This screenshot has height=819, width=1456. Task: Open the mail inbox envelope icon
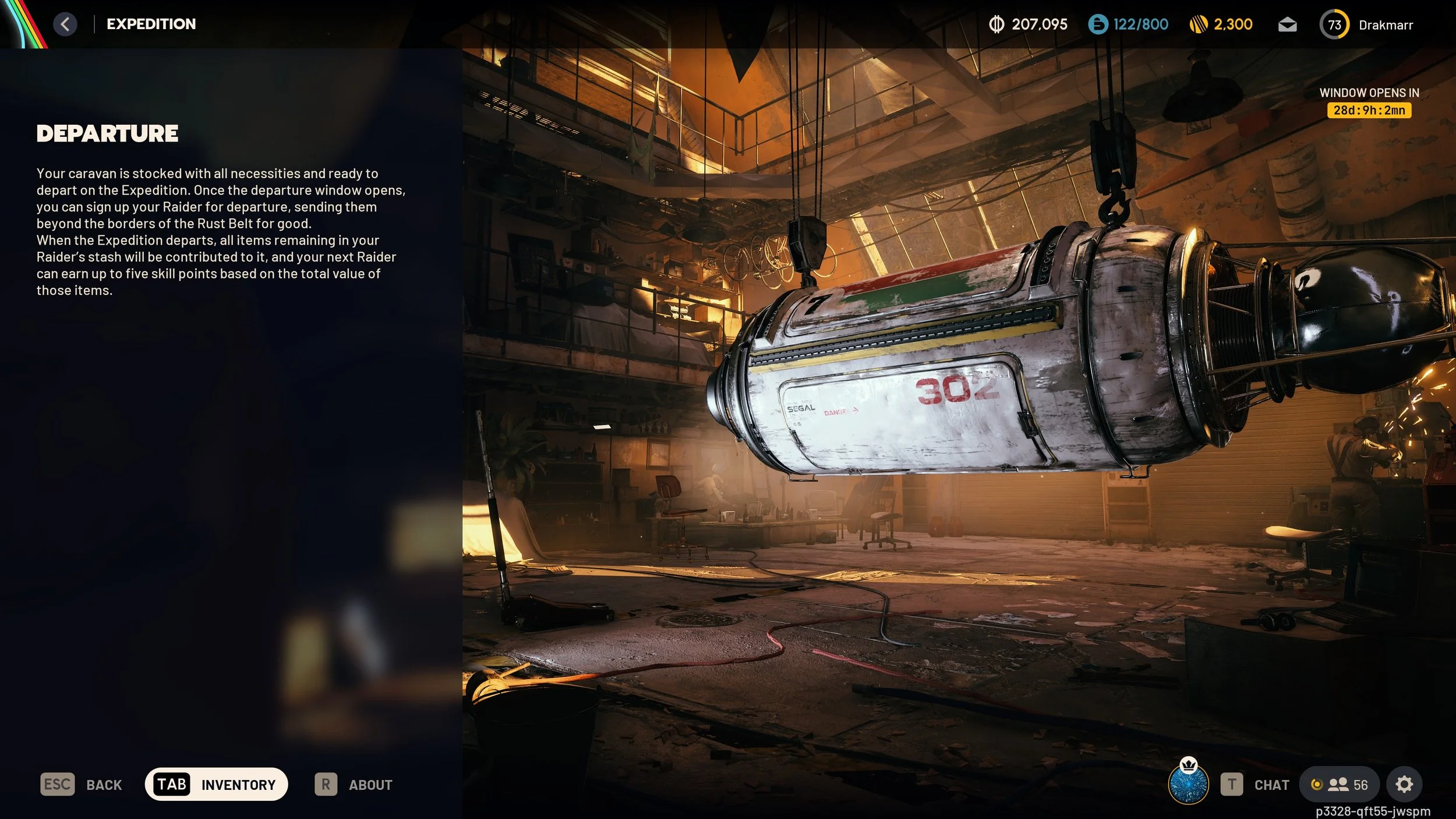1287,24
